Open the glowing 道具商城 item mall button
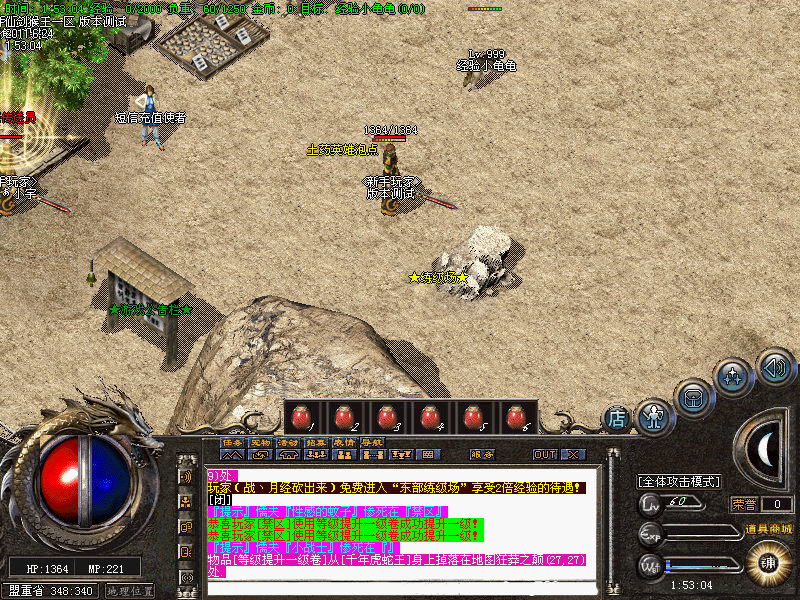 click(768, 560)
